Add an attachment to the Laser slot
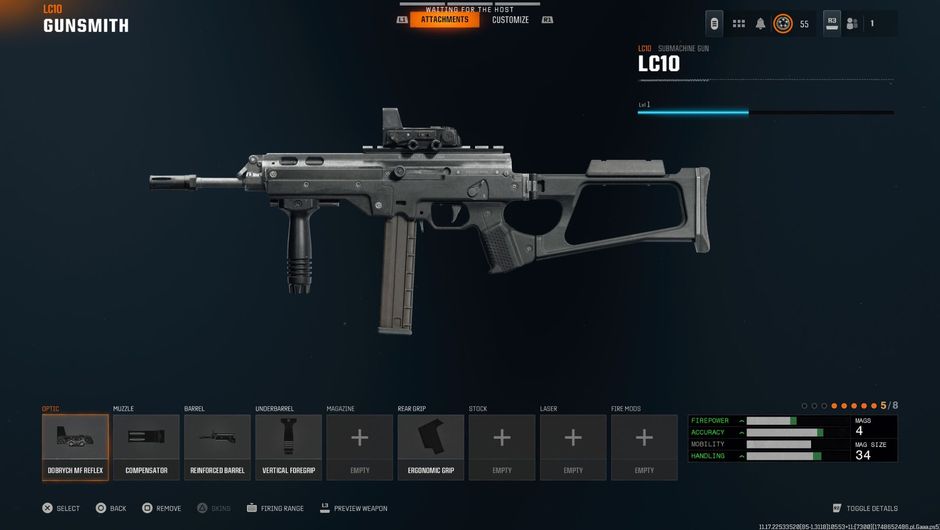The image size is (940, 530). pos(573,447)
